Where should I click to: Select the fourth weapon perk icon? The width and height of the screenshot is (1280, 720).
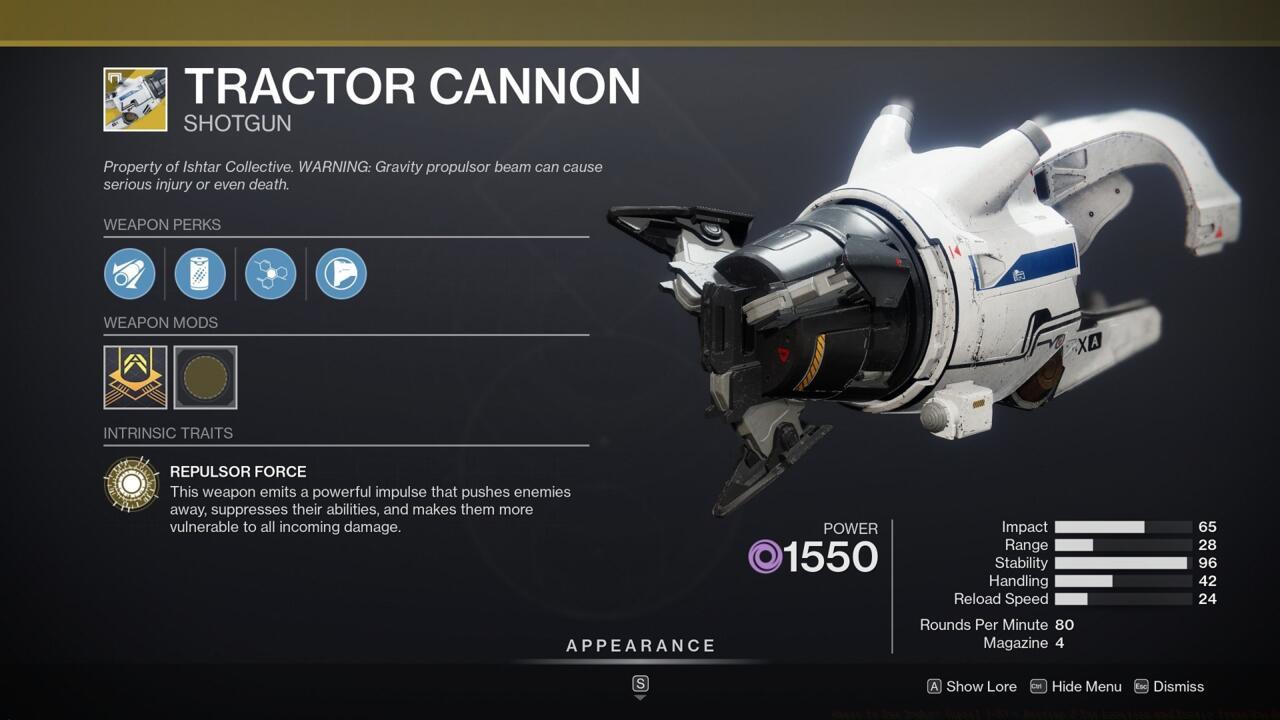point(340,273)
